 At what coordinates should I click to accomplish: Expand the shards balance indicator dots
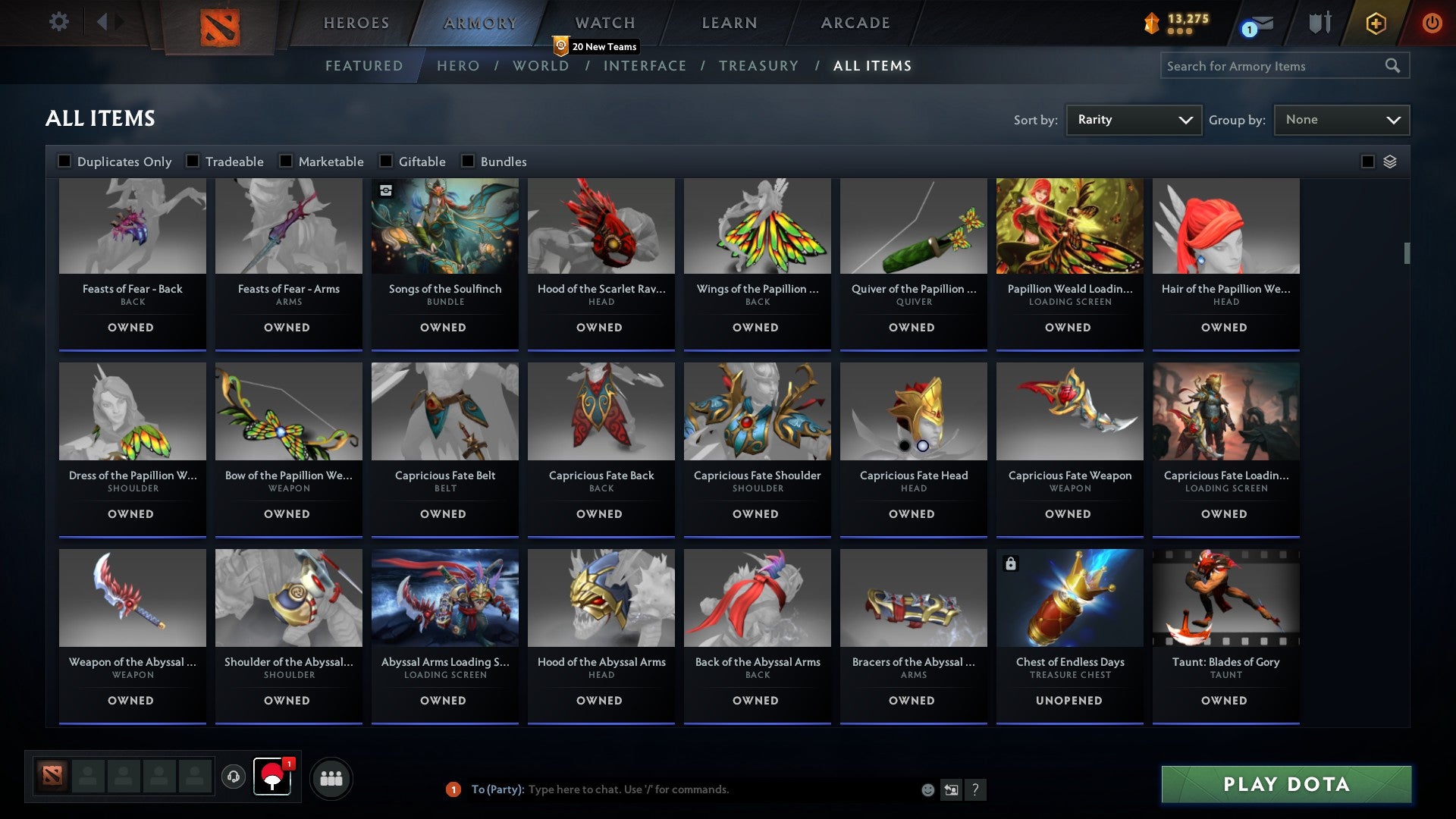tap(1181, 33)
